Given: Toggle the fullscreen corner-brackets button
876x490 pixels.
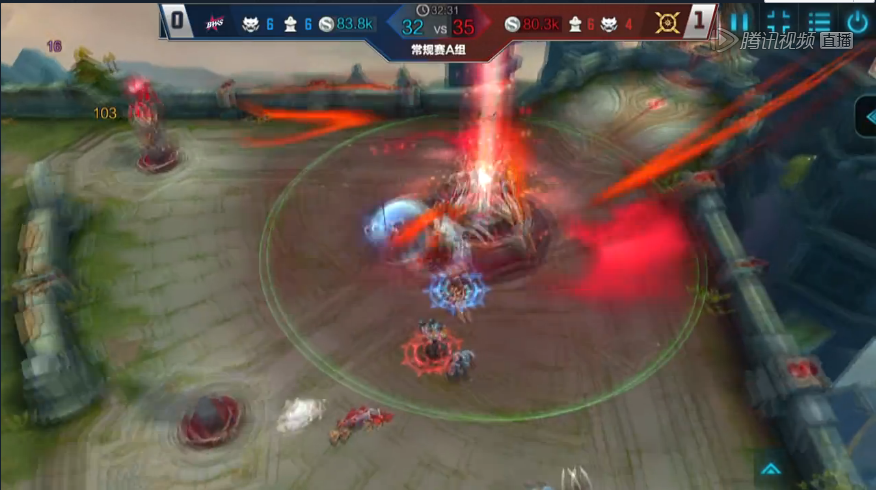Looking at the screenshot, I should click(x=779, y=21).
